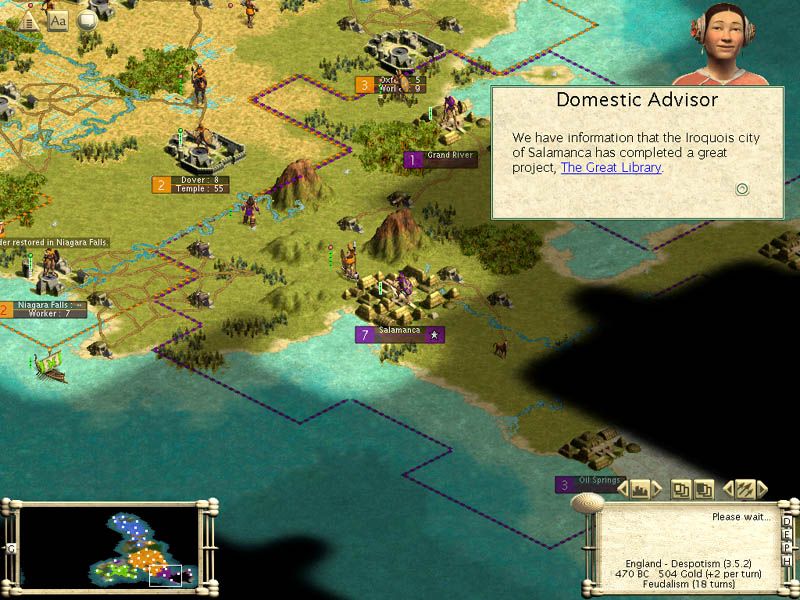Click the H info box button

[x=787, y=560]
